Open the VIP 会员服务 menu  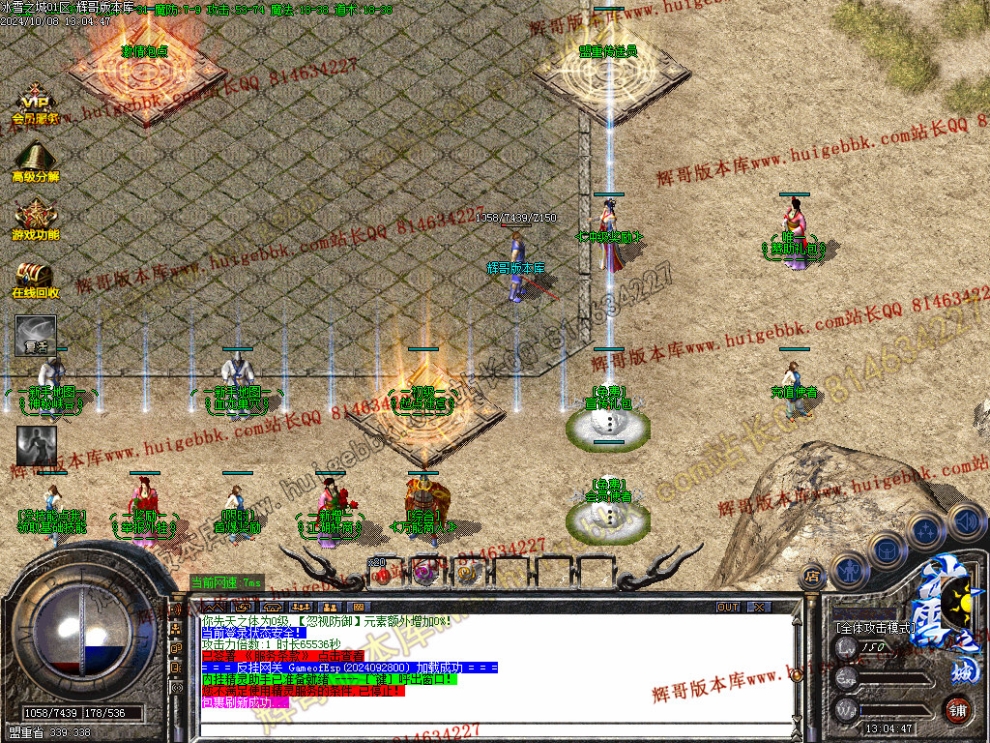(x=35, y=104)
